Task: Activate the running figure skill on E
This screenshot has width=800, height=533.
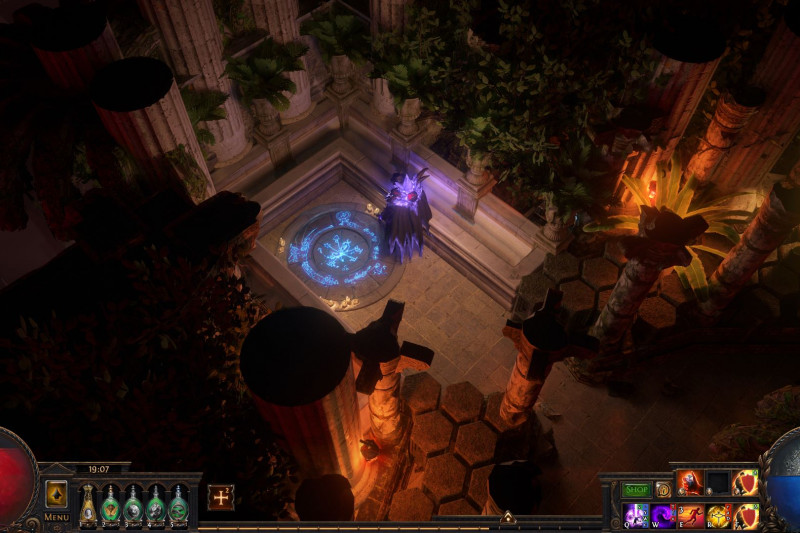Action: 691,516
